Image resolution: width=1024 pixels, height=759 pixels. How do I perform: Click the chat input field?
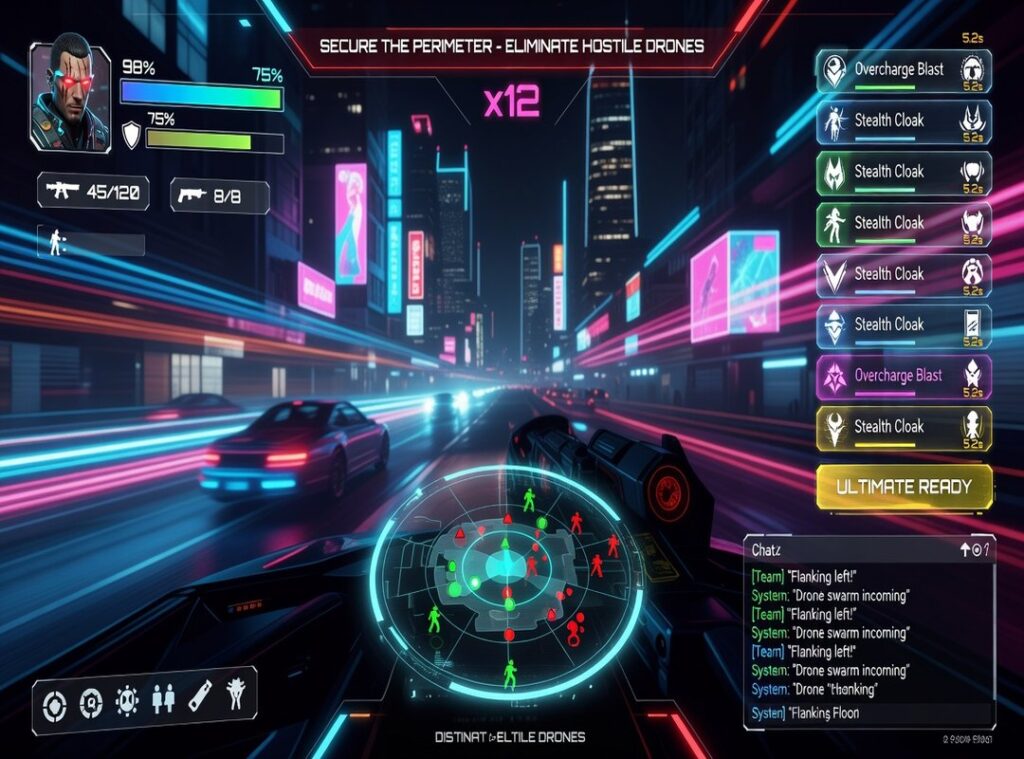click(868, 713)
